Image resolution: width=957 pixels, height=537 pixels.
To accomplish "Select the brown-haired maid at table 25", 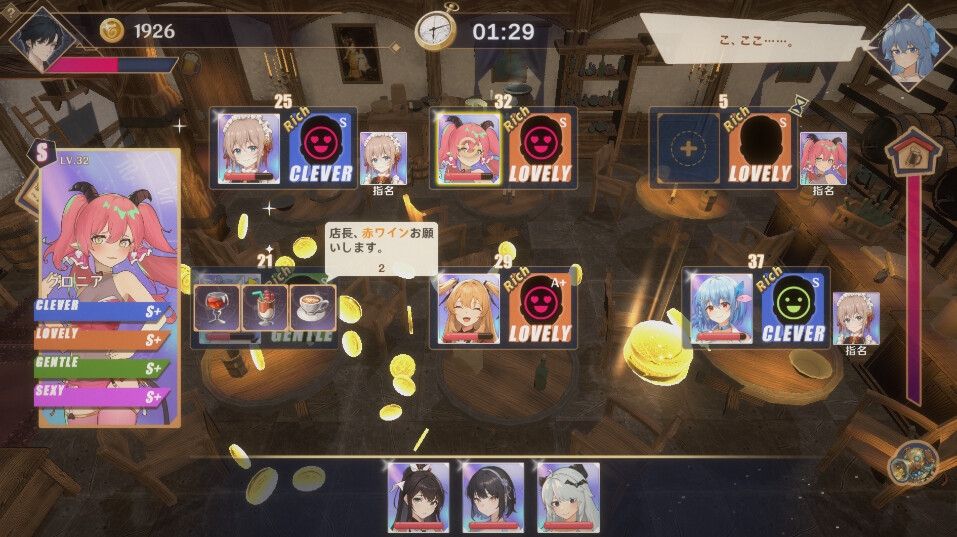I will (249, 148).
